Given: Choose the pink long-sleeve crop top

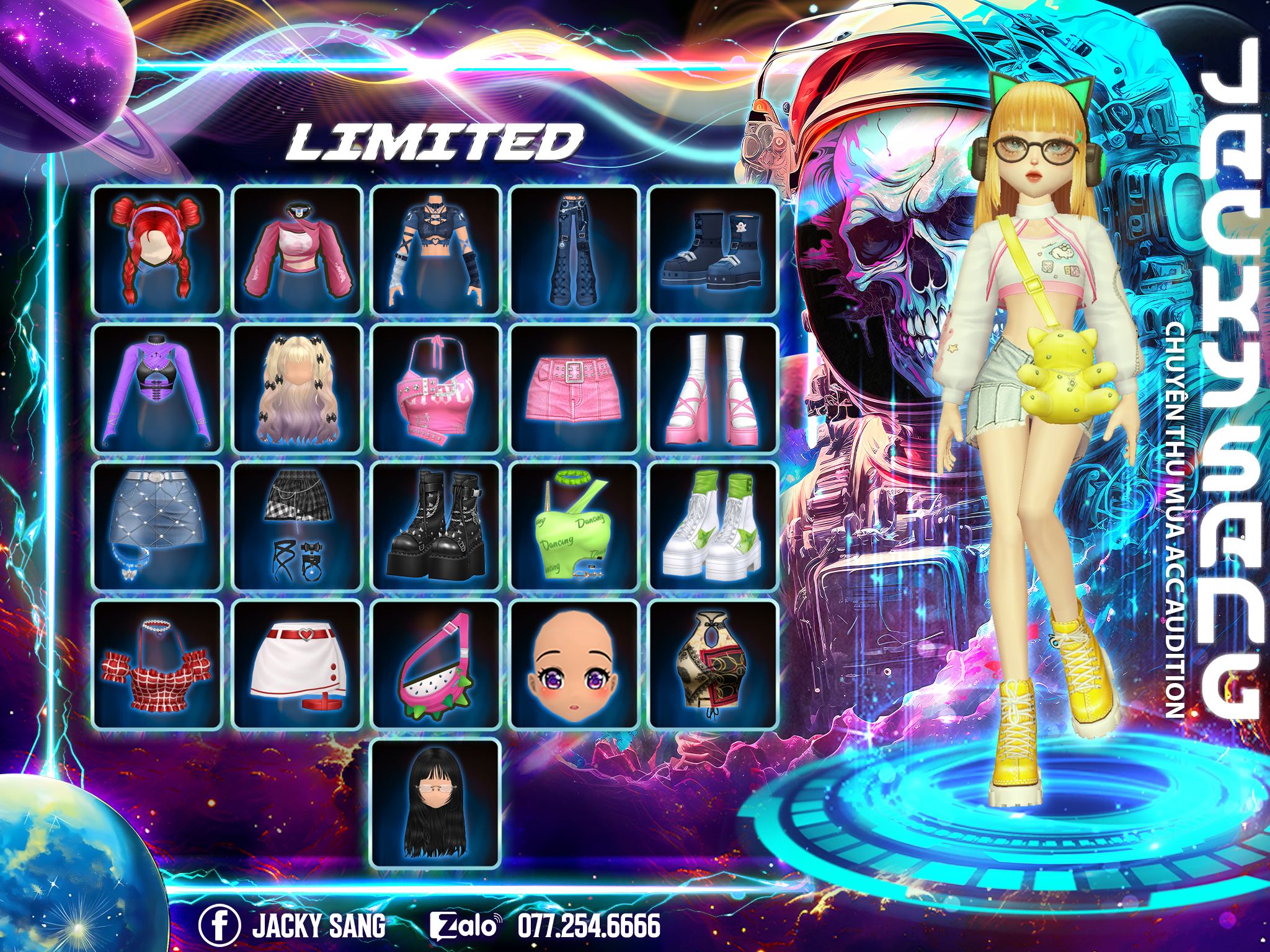Looking at the screenshot, I should point(297,250).
